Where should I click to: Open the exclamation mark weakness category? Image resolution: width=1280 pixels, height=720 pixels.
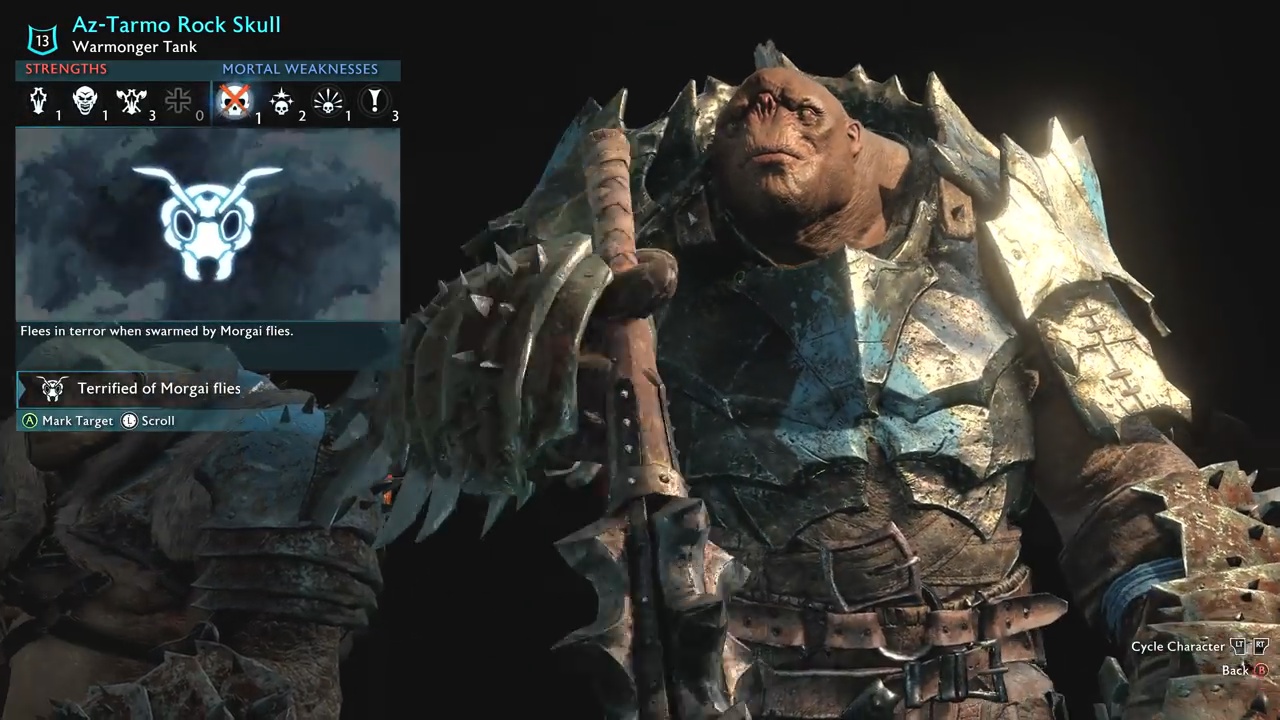tap(375, 101)
